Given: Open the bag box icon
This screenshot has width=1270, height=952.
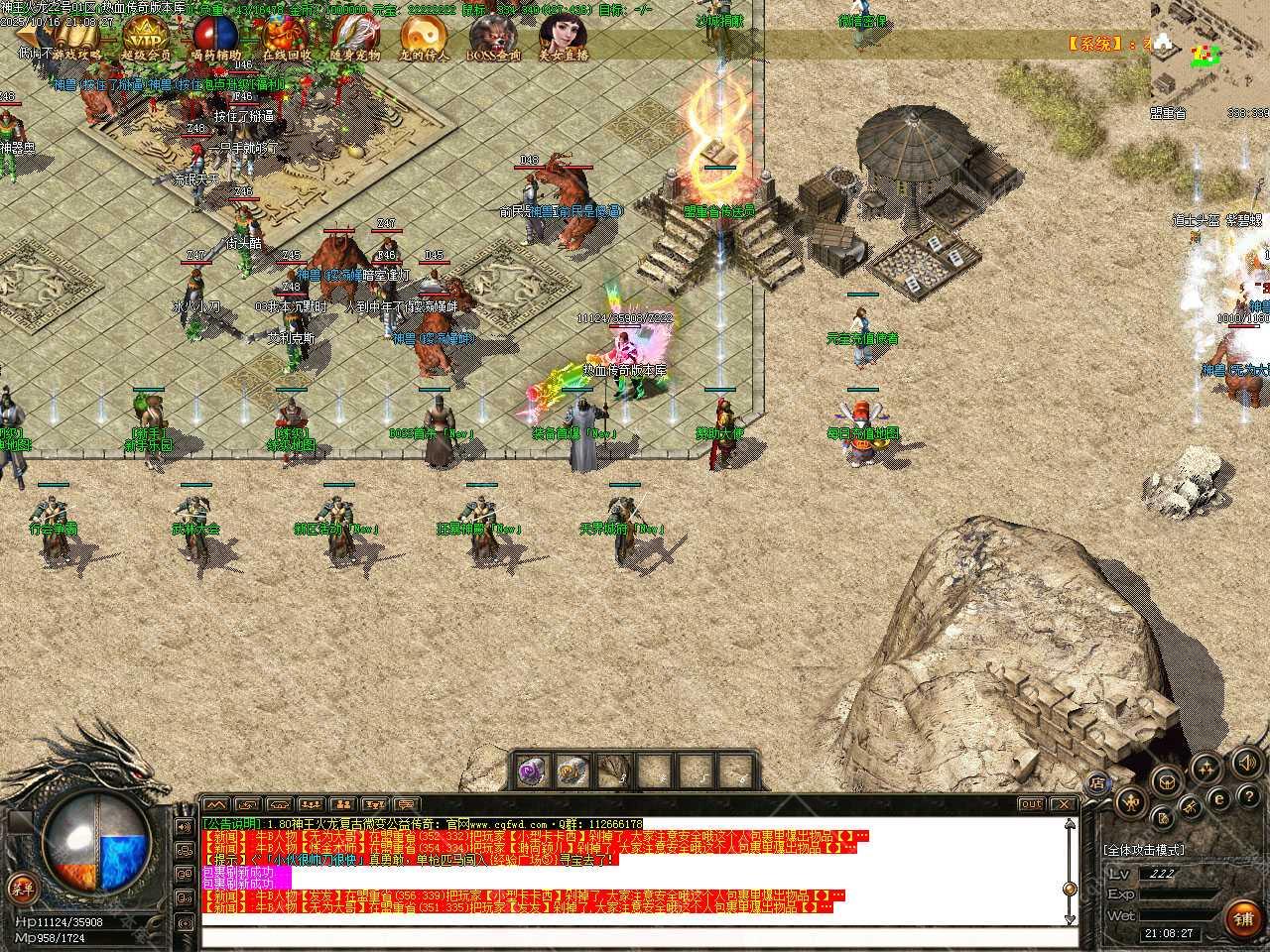Looking at the screenshot, I should 1167,780.
